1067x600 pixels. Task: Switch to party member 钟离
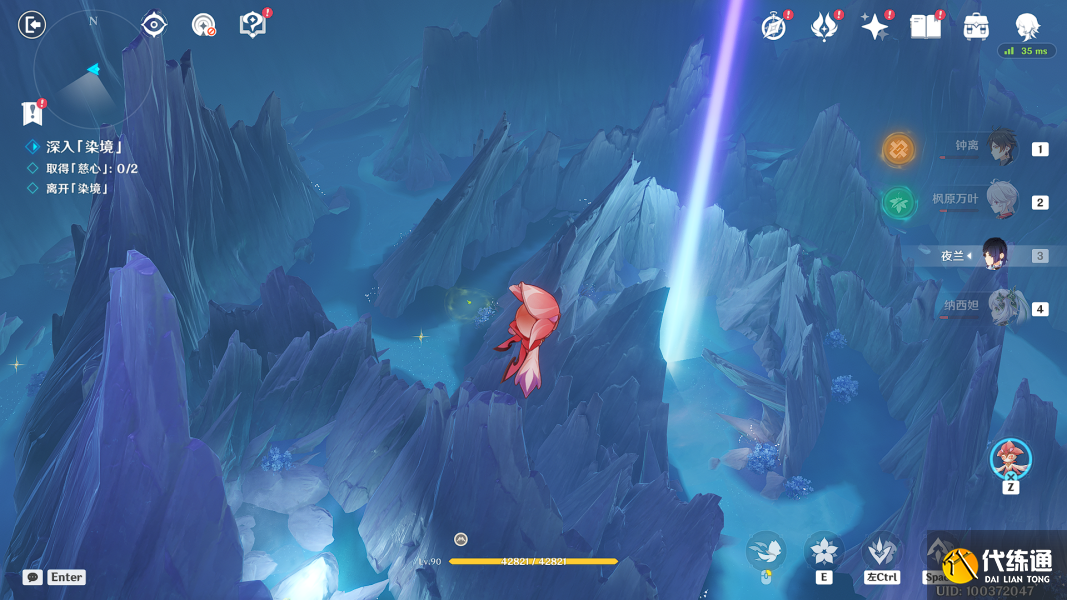click(1001, 148)
